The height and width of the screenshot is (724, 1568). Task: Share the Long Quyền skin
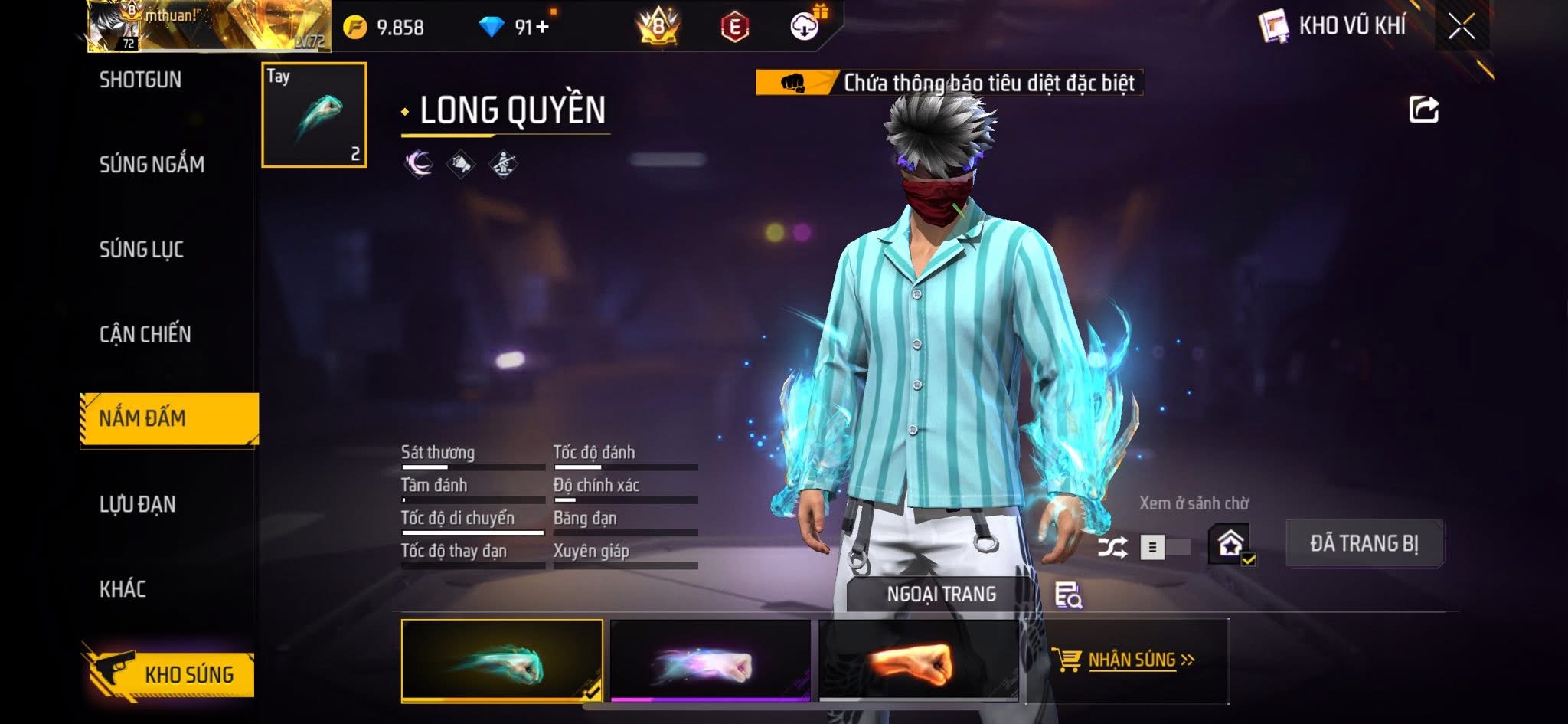(x=1423, y=110)
